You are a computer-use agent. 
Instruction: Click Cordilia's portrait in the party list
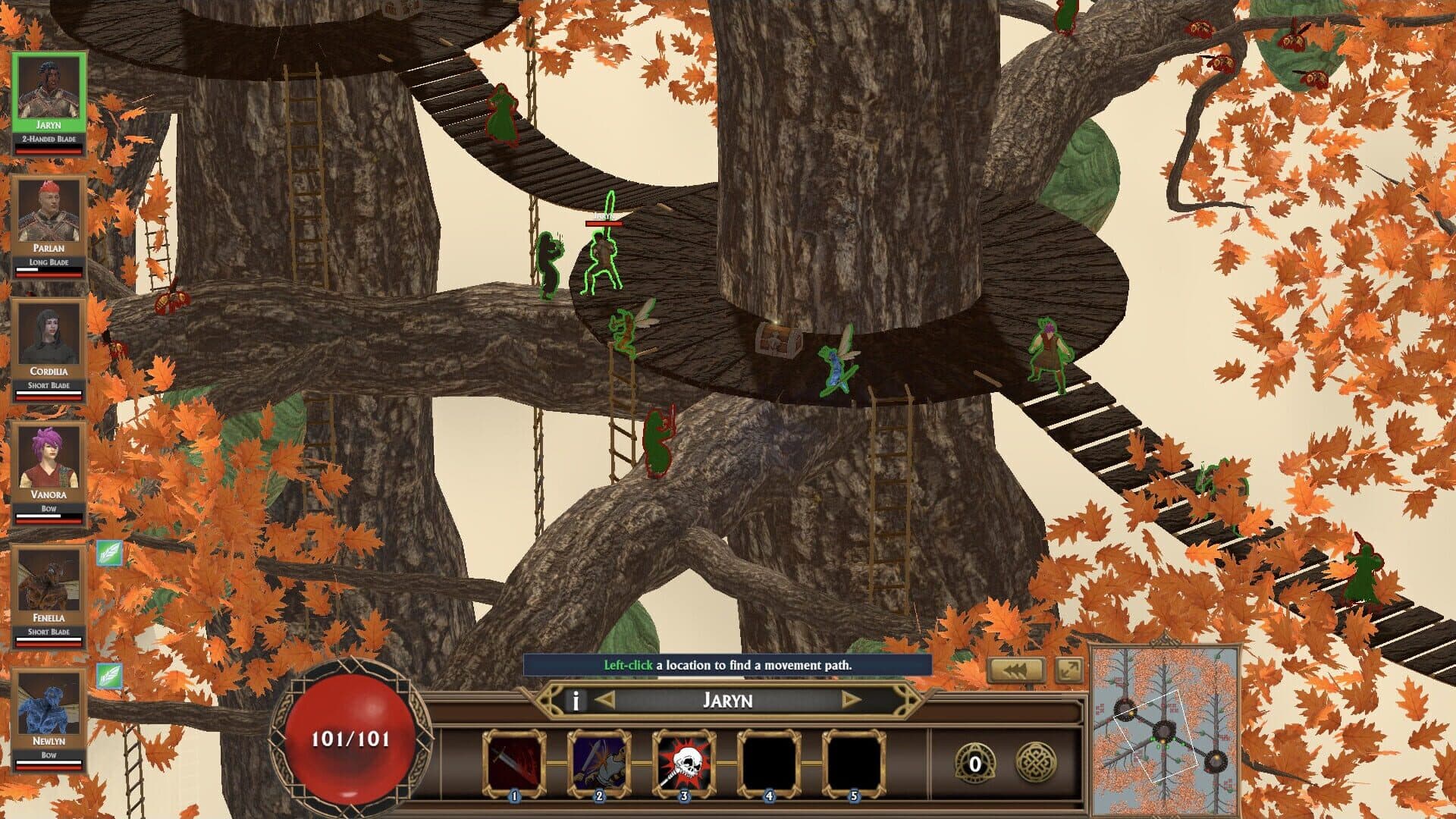pyautogui.click(x=49, y=335)
